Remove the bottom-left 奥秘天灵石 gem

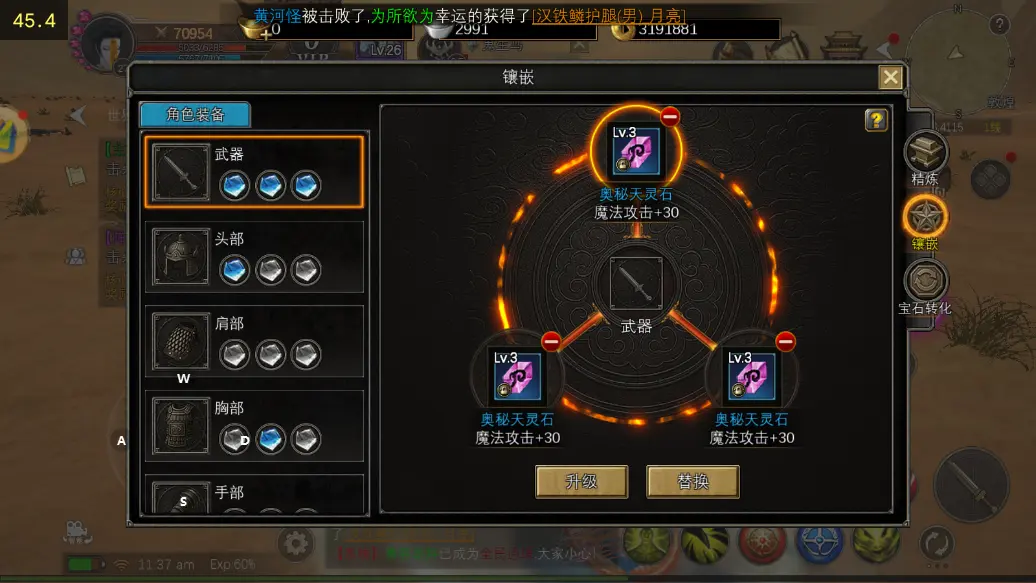tap(551, 341)
